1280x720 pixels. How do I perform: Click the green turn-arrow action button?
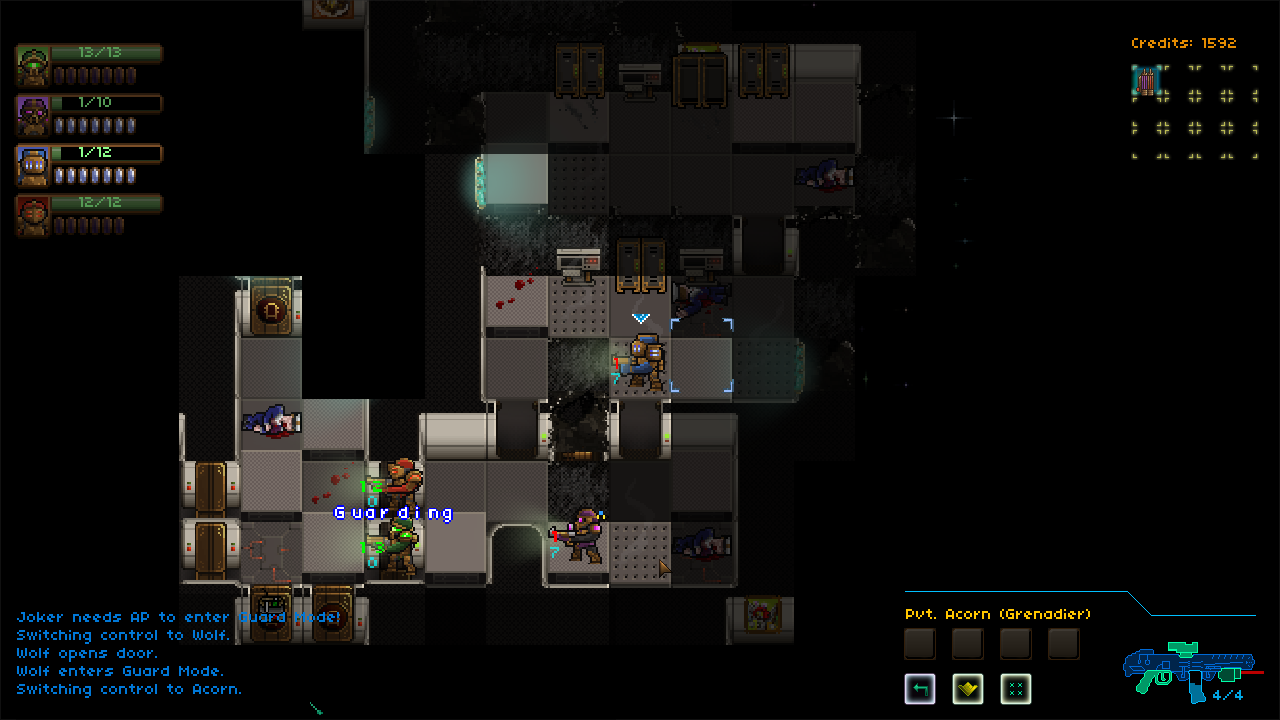920,688
